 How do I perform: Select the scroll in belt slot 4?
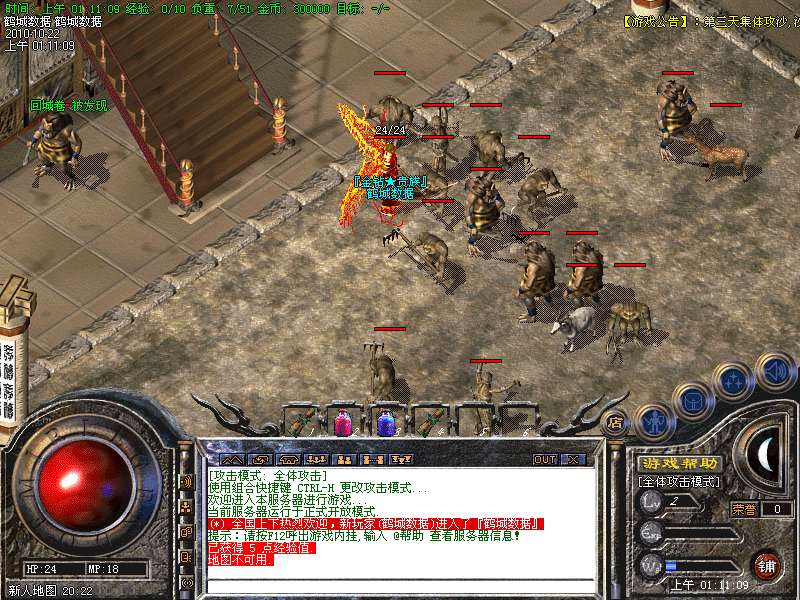428,422
